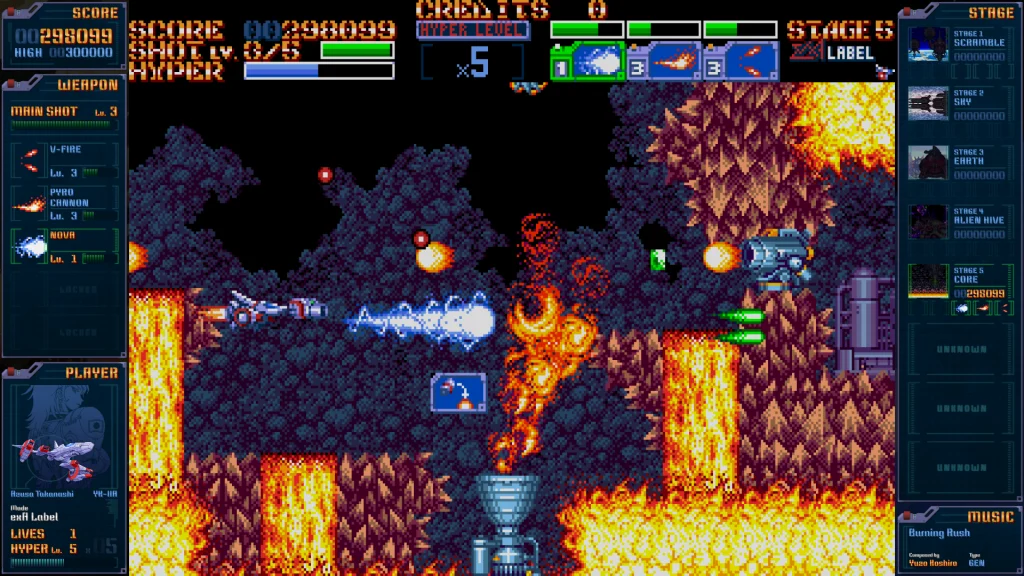Select the Stage 4 Alien Hive entry
The height and width of the screenshot is (576, 1024).
(928, 222)
